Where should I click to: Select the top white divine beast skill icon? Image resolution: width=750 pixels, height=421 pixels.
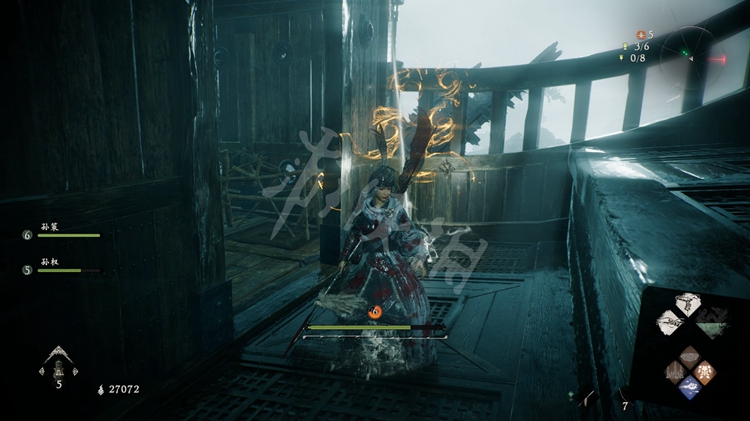(687, 303)
